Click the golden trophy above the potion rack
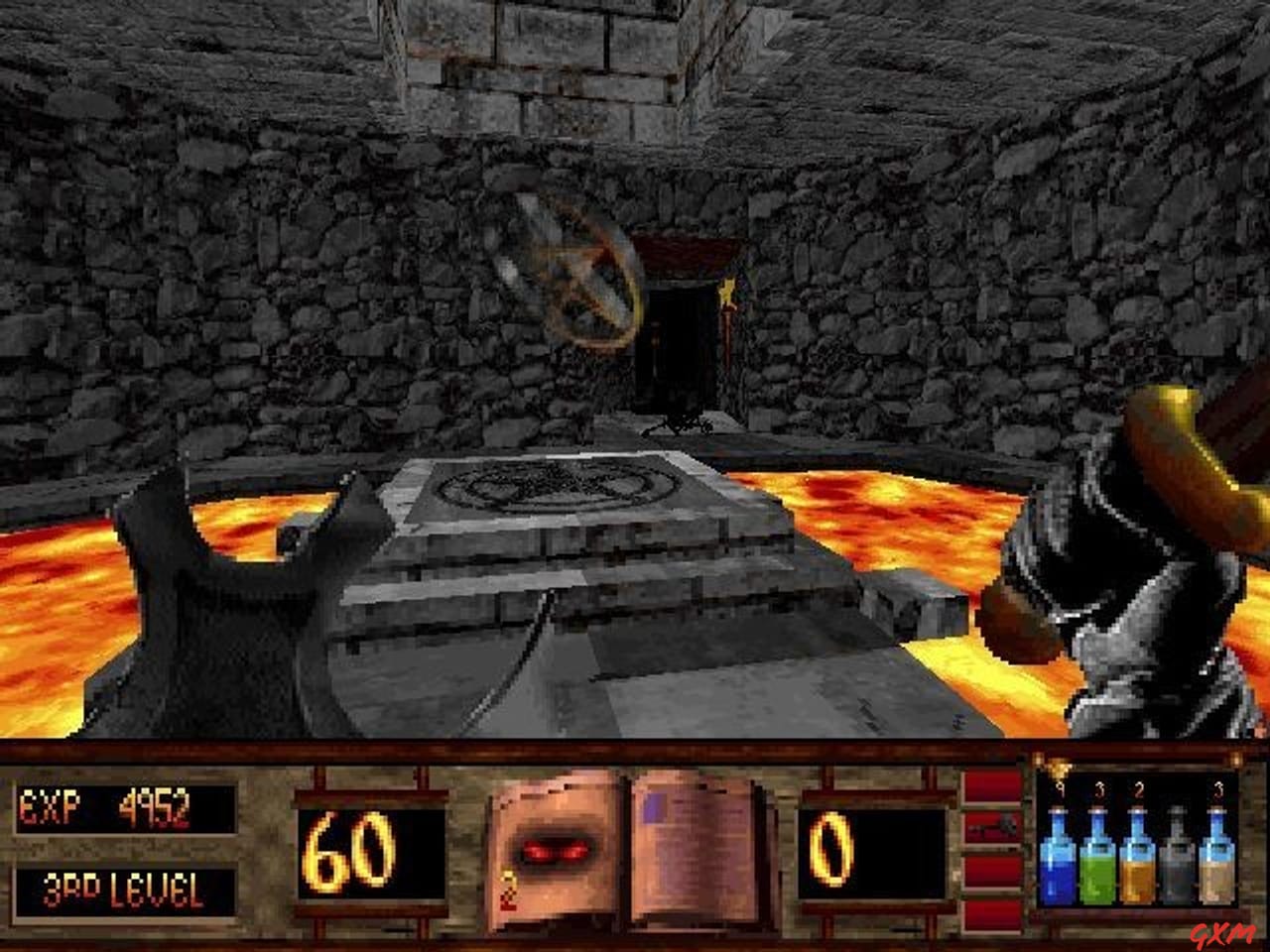 (x=1059, y=769)
